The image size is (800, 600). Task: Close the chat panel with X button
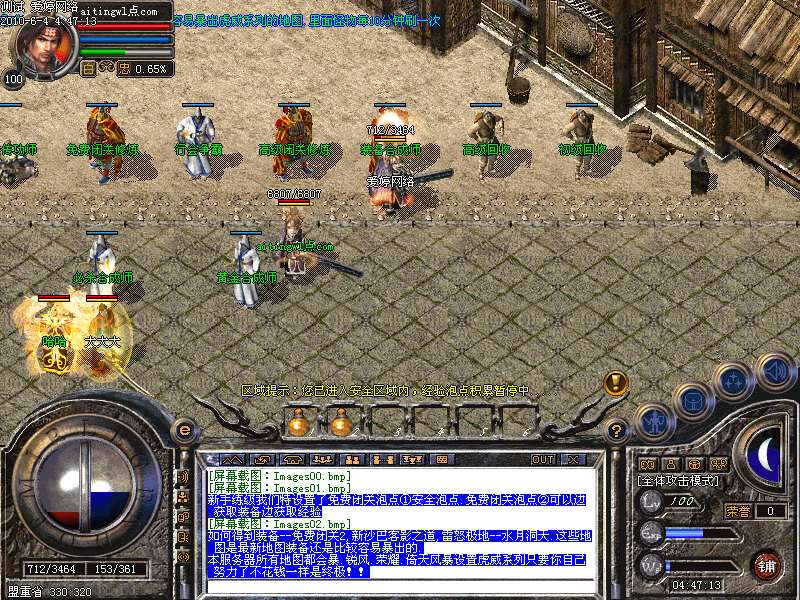[573, 459]
